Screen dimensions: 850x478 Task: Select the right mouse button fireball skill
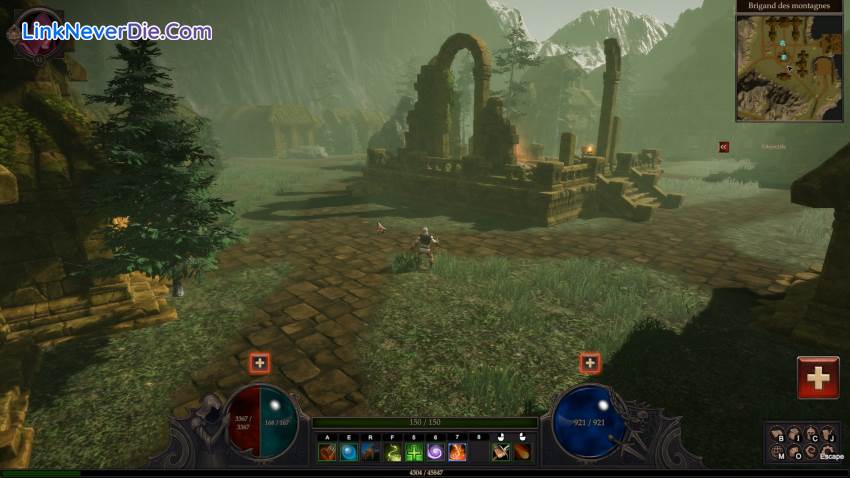click(x=523, y=453)
